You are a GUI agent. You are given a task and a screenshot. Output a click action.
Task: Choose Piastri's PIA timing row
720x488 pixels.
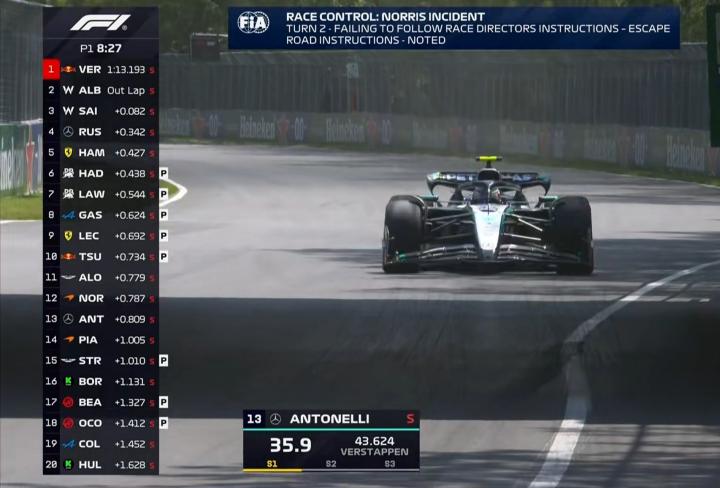click(100, 339)
